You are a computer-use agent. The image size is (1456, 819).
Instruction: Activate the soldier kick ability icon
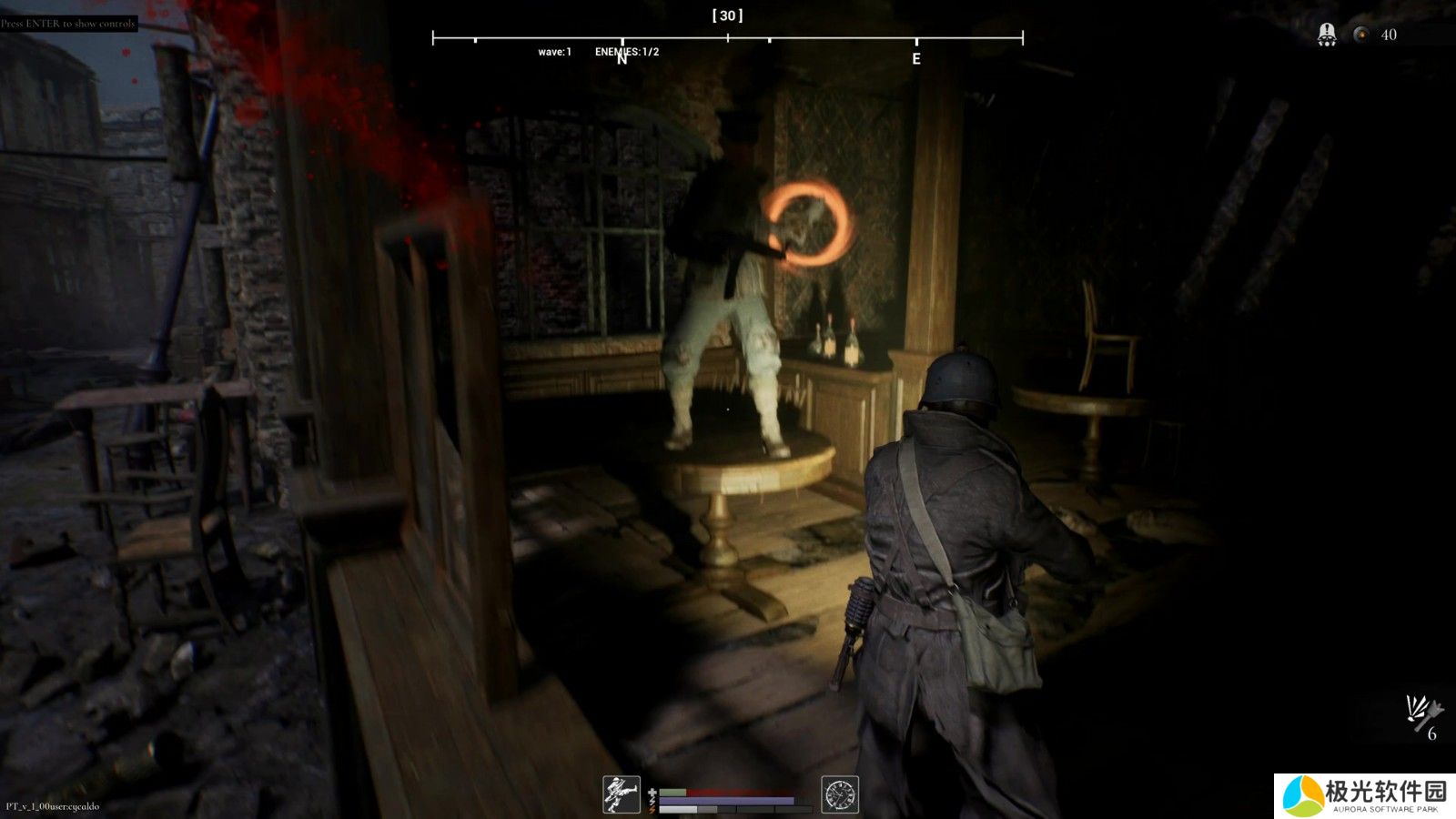[622, 794]
